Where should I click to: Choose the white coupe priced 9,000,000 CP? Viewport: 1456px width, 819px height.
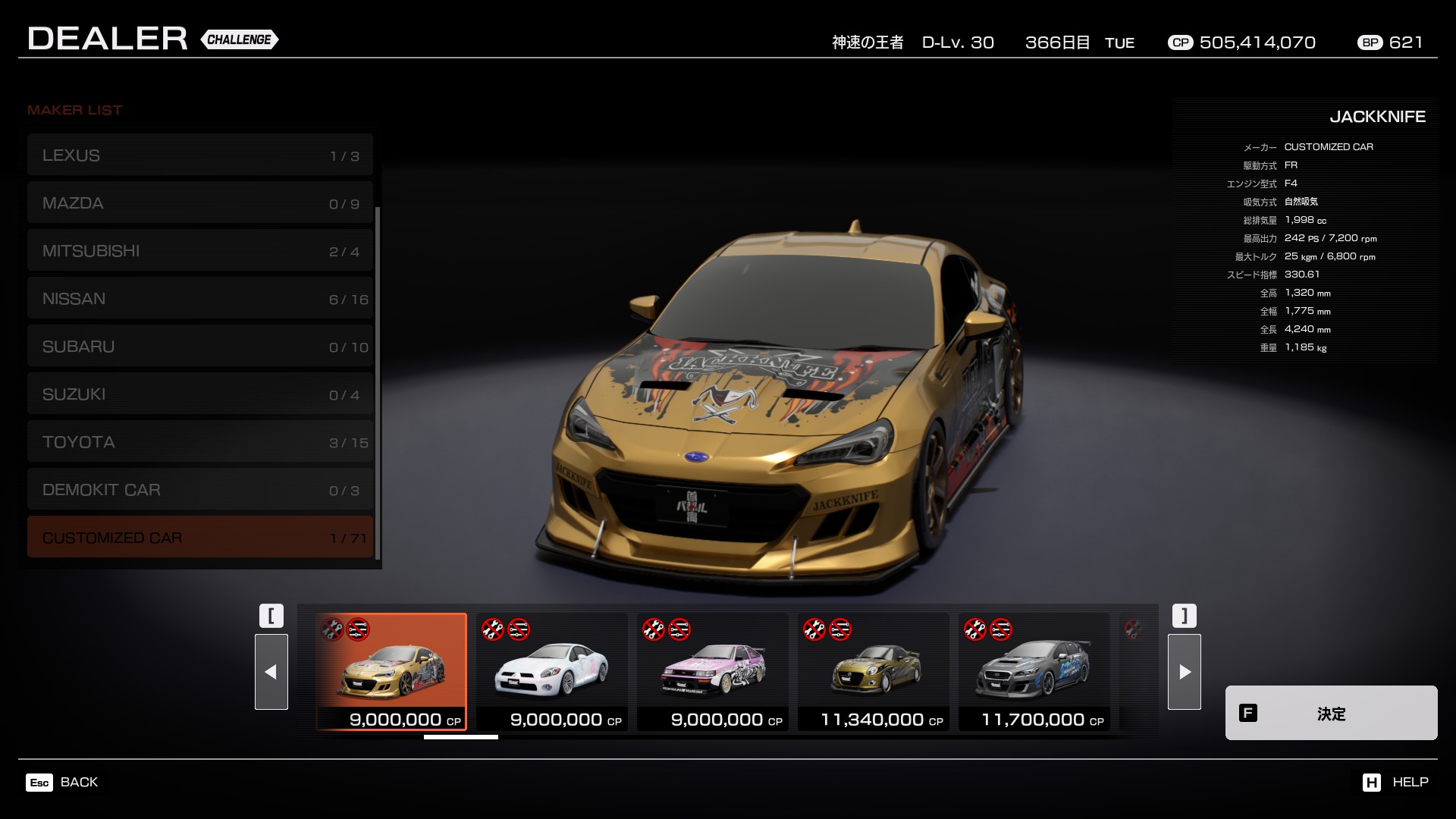point(552,672)
